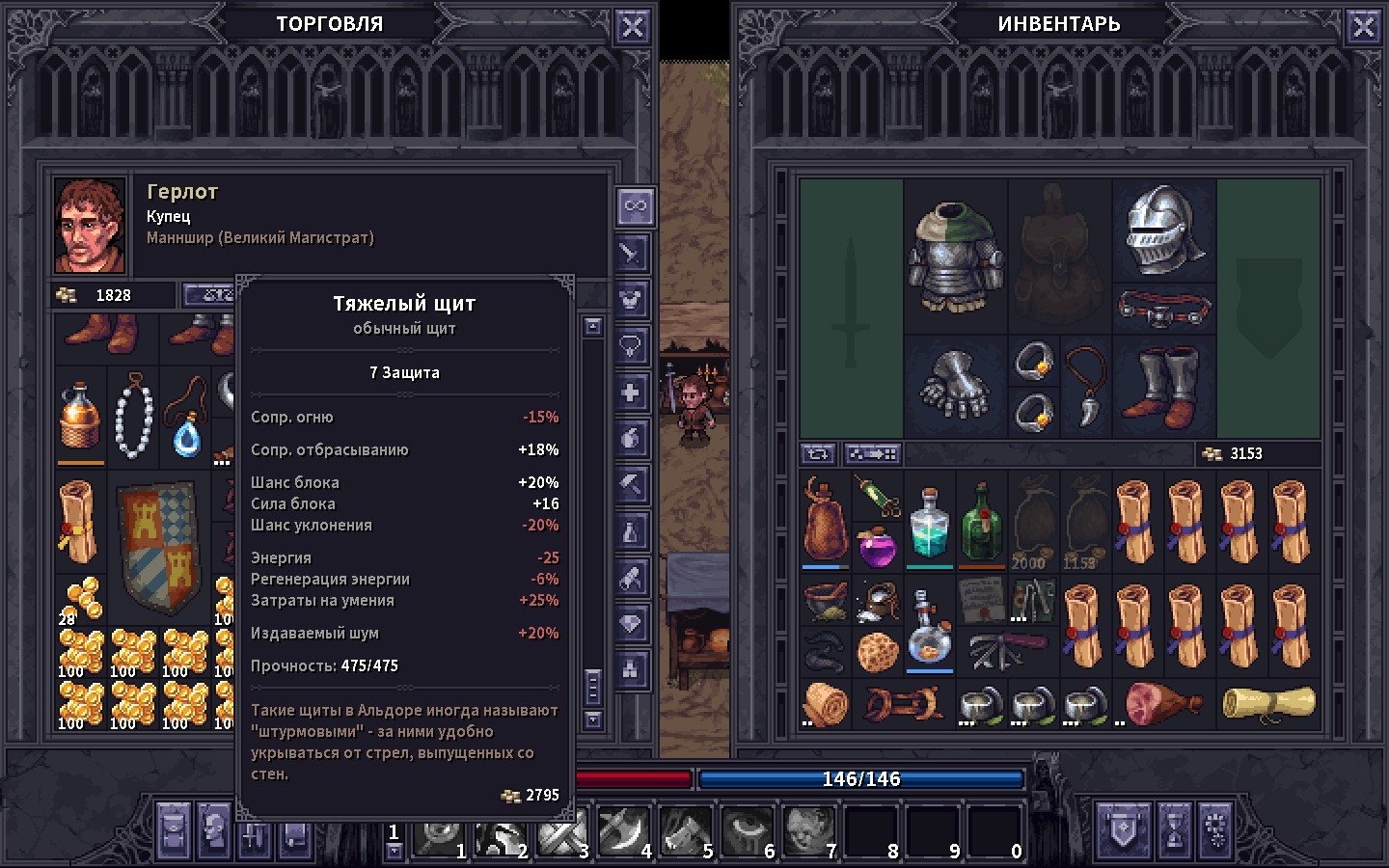Close the trade window
Viewport: 1389px width, 868px height.
coord(632,27)
